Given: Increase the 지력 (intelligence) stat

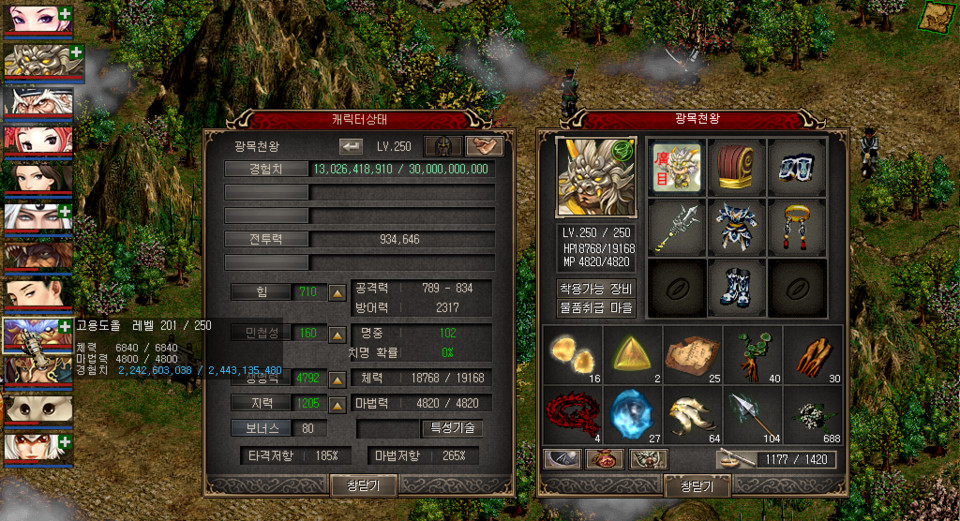Looking at the screenshot, I should pos(338,403).
